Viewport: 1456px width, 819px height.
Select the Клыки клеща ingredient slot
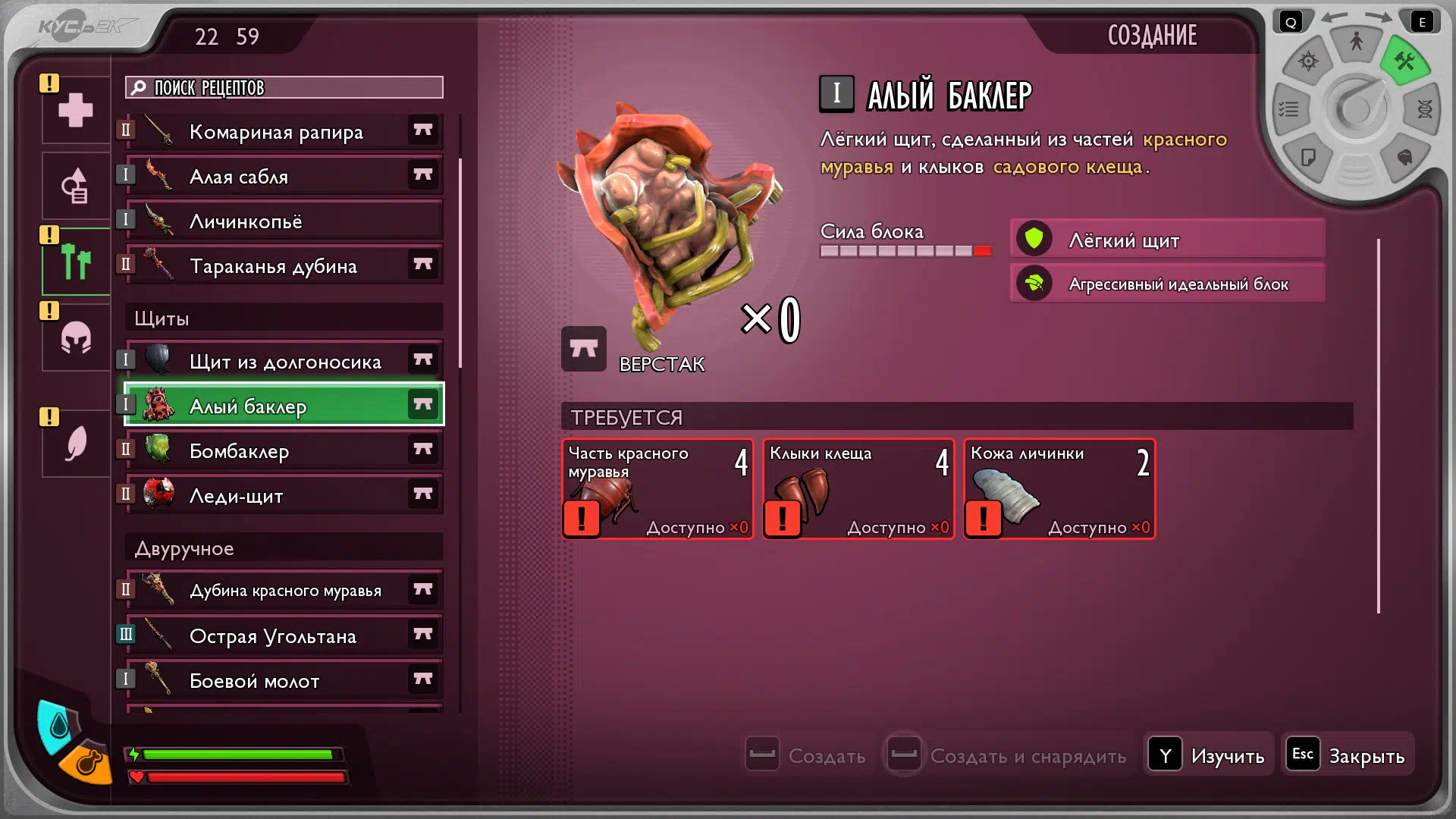(858, 489)
